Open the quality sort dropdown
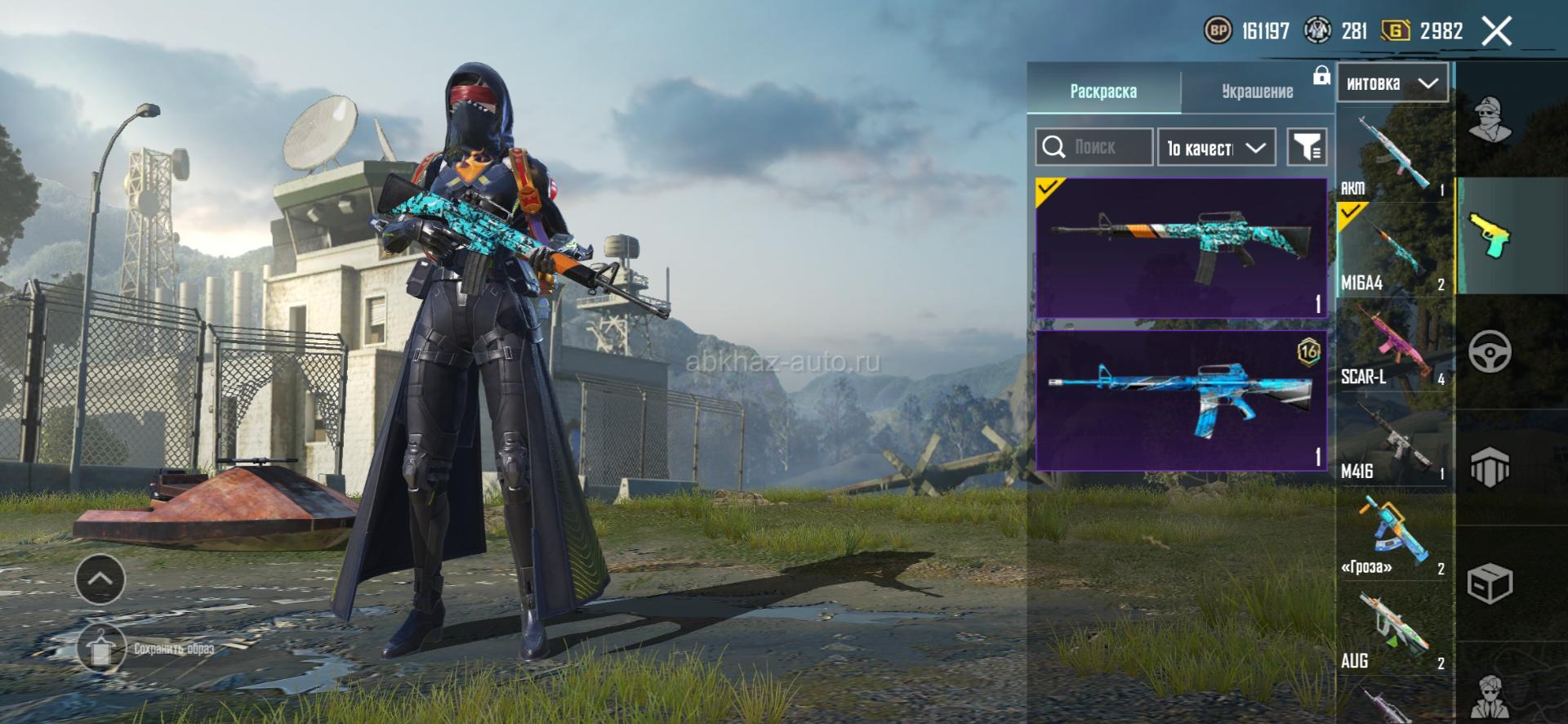The height and width of the screenshot is (724, 1568). click(1216, 148)
